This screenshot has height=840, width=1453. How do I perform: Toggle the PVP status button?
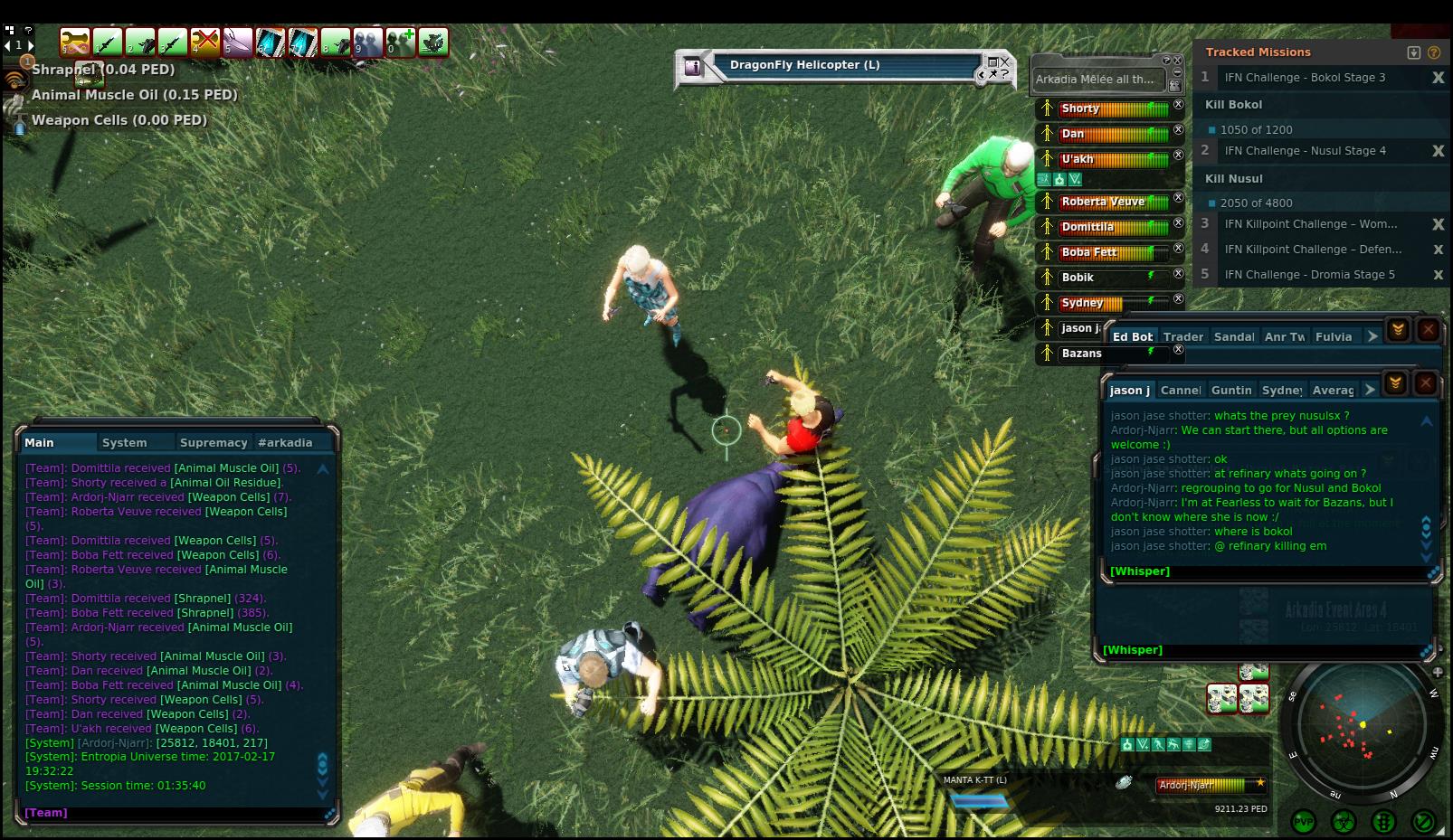pyautogui.click(x=1304, y=821)
